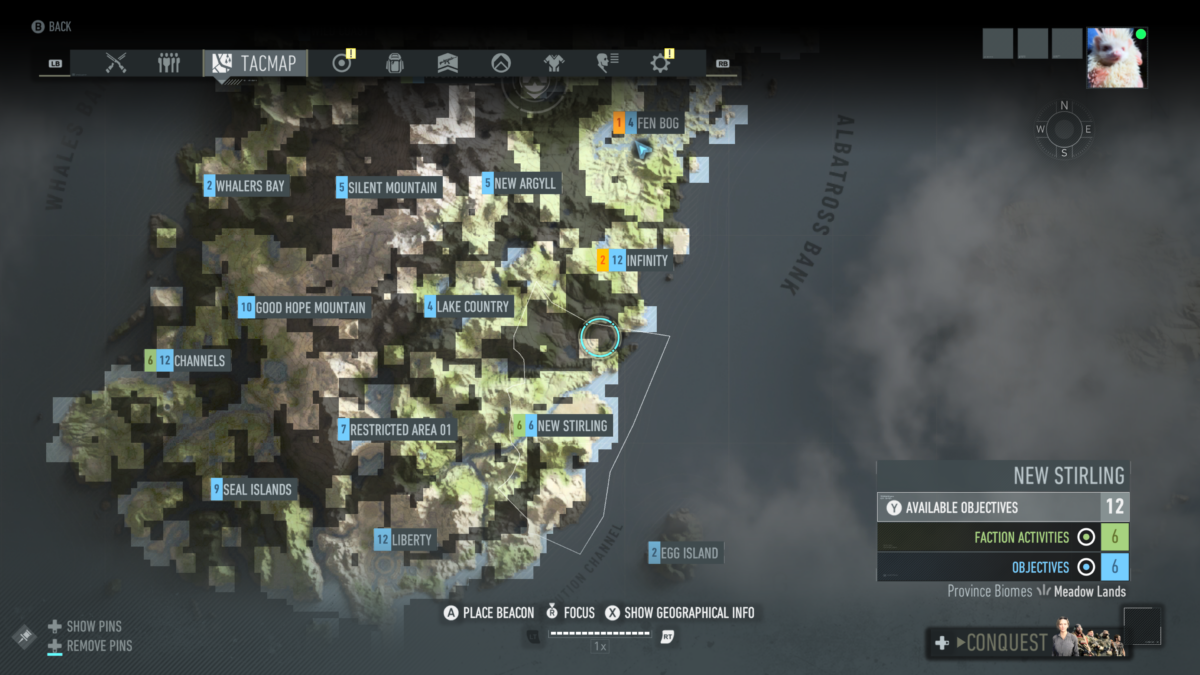Image resolution: width=1200 pixels, height=675 pixels.
Task: Click the New Argyll province label
Action: click(524, 184)
